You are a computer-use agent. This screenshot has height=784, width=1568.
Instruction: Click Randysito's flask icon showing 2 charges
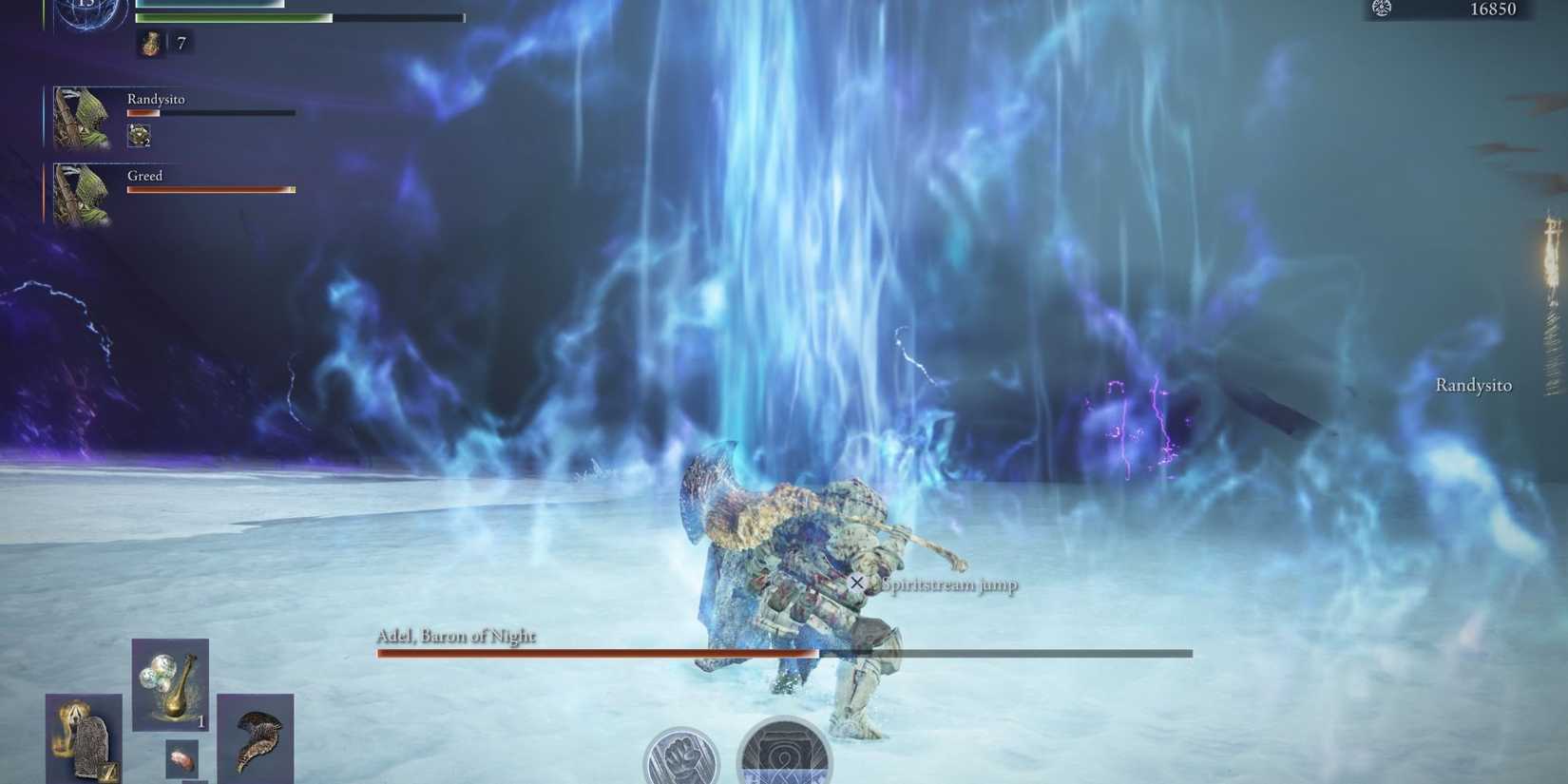pos(142,136)
